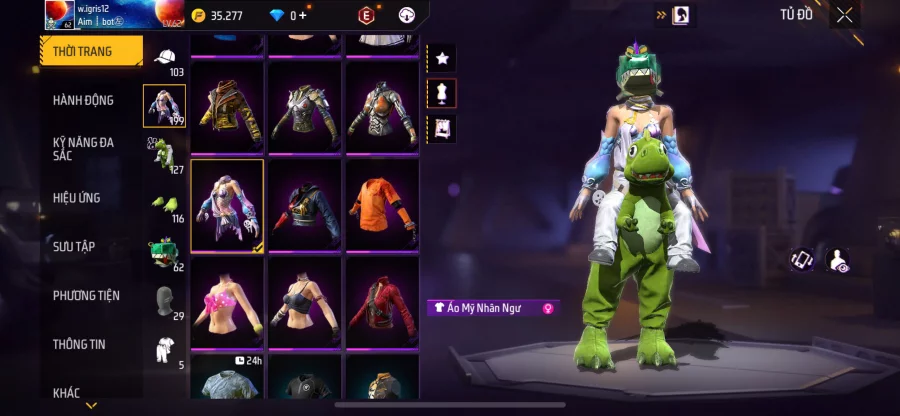Close the Tủ Đồ wardrobe screen

[845, 15]
